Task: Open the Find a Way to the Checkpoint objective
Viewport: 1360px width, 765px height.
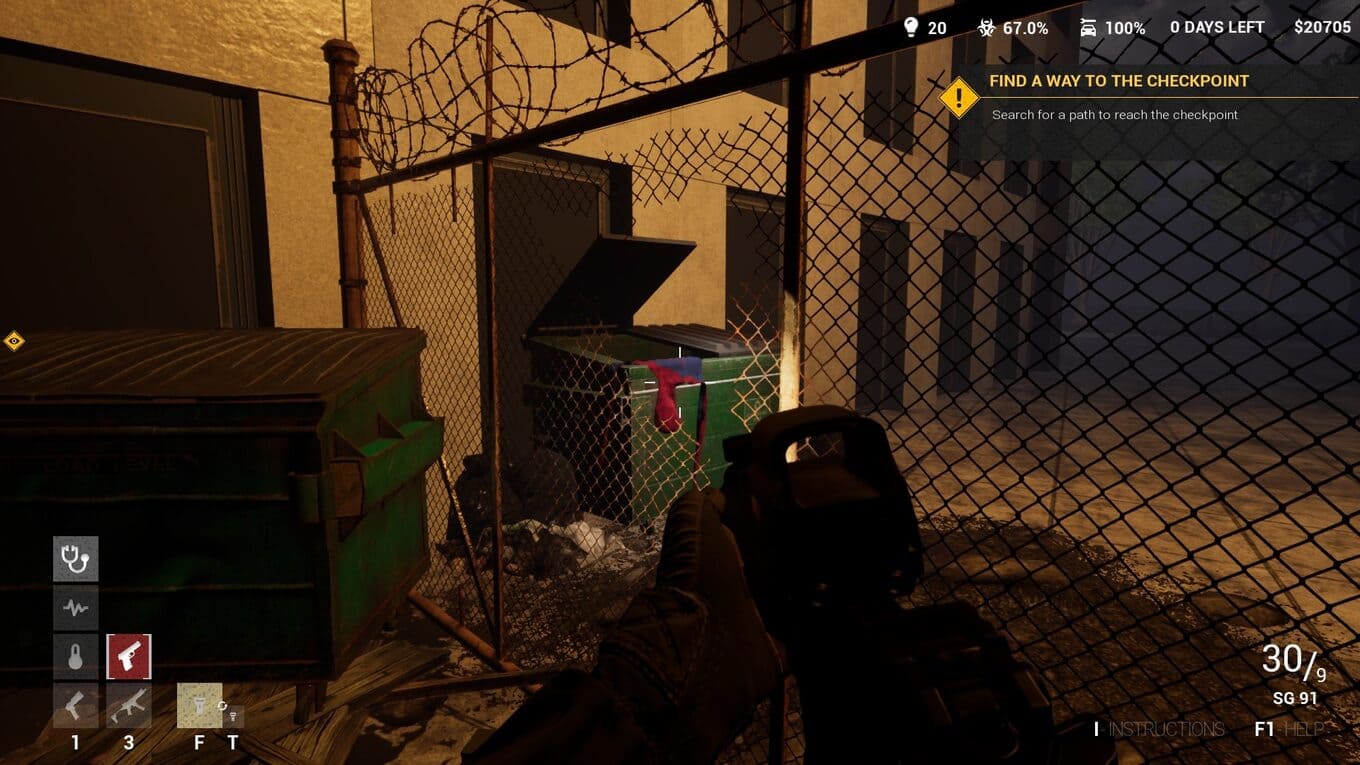Action: click(x=1119, y=81)
